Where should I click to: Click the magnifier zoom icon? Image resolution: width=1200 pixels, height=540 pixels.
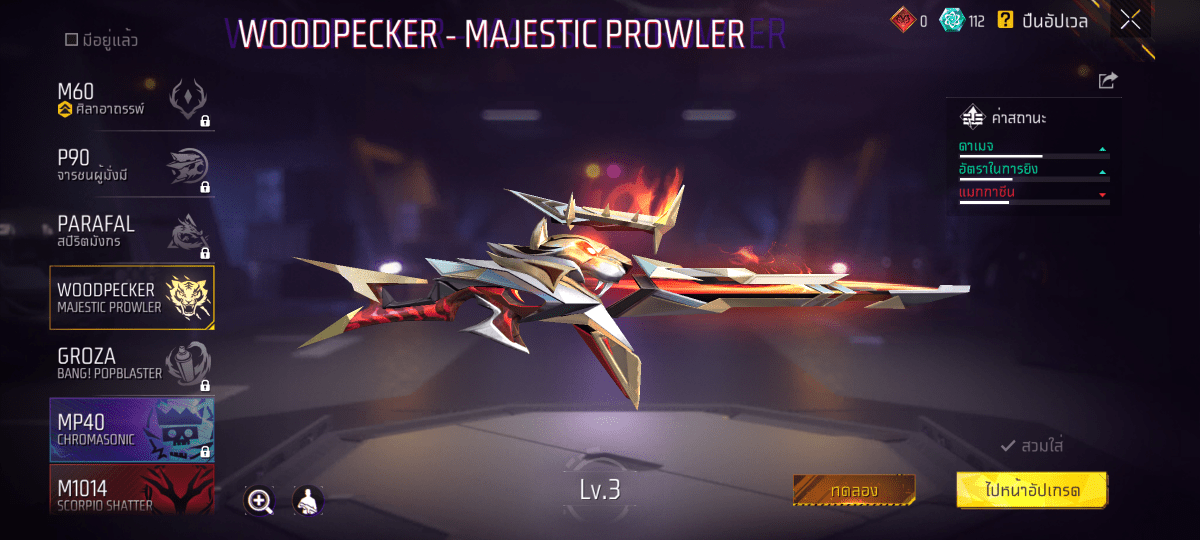pos(260,501)
